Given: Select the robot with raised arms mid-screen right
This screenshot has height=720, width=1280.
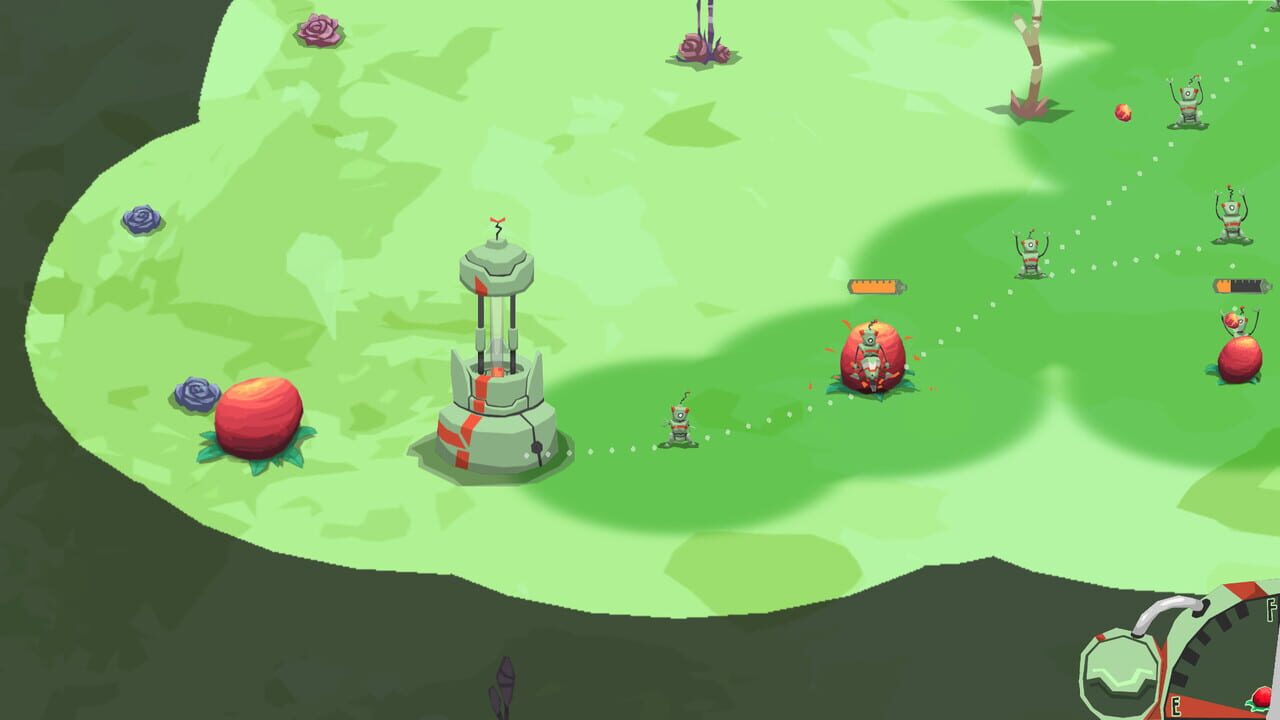Looking at the screenshot, I should [x=1030, y=255].
